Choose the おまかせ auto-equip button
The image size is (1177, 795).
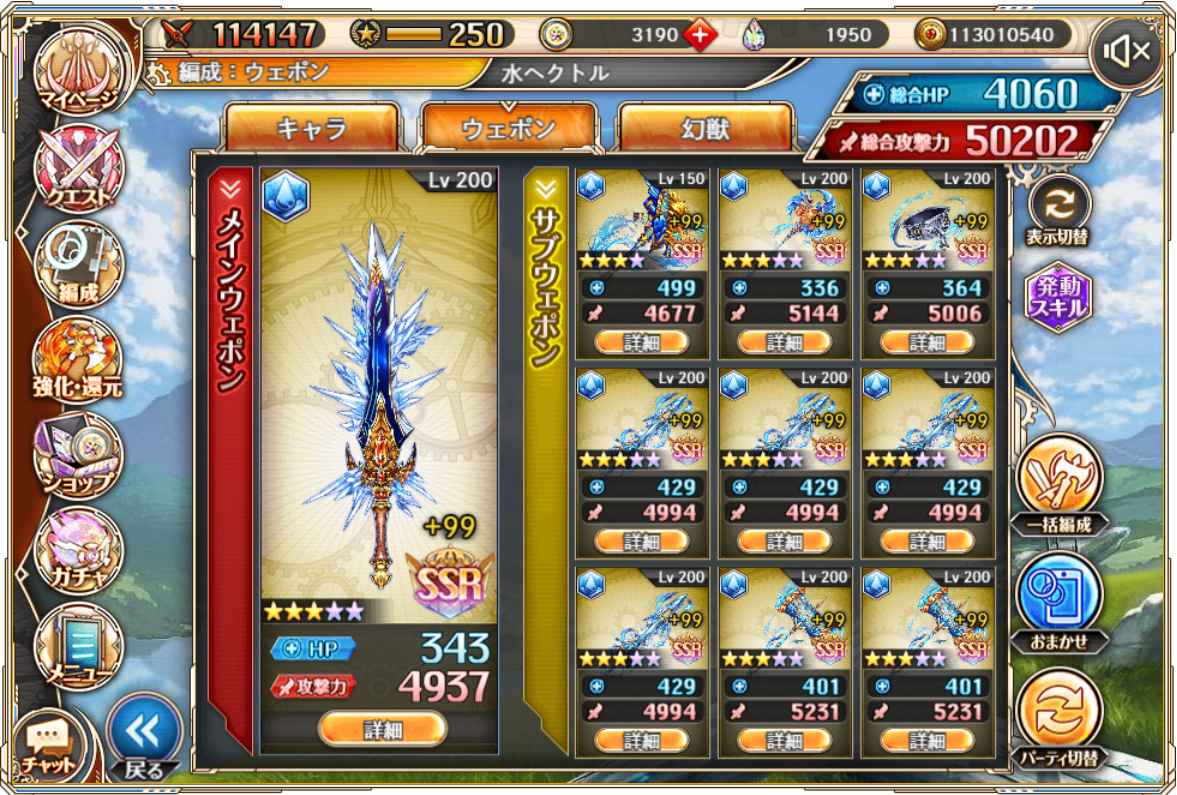(x=1058, y=602)
